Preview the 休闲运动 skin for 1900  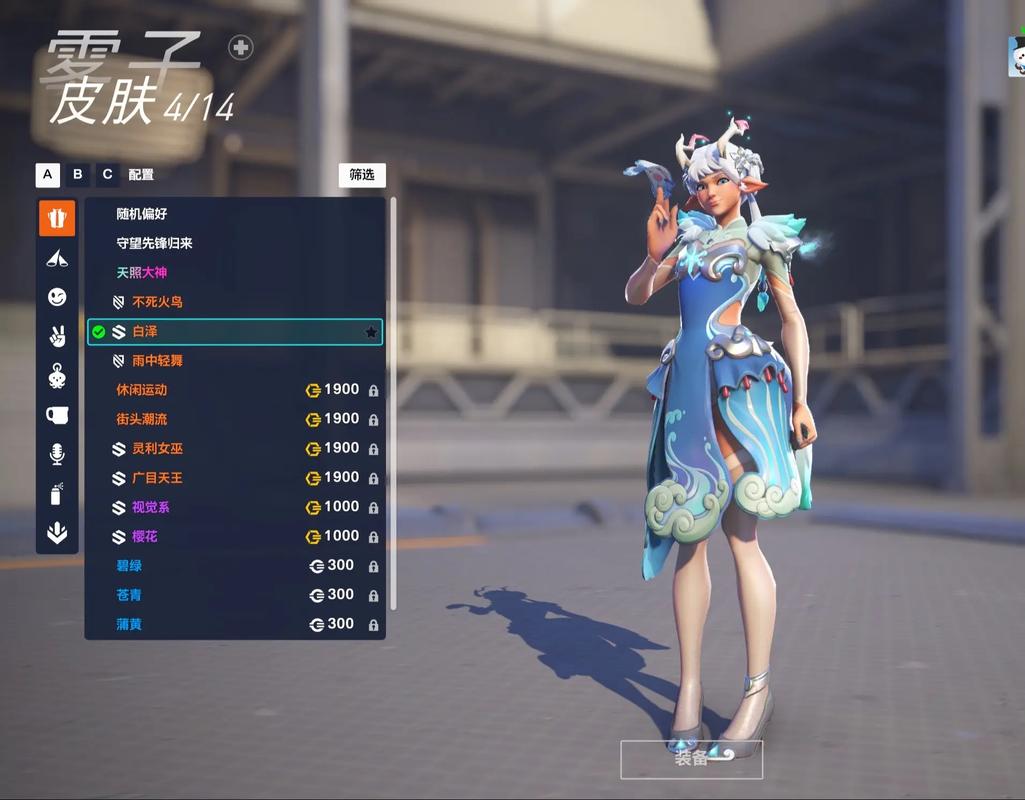142,390
